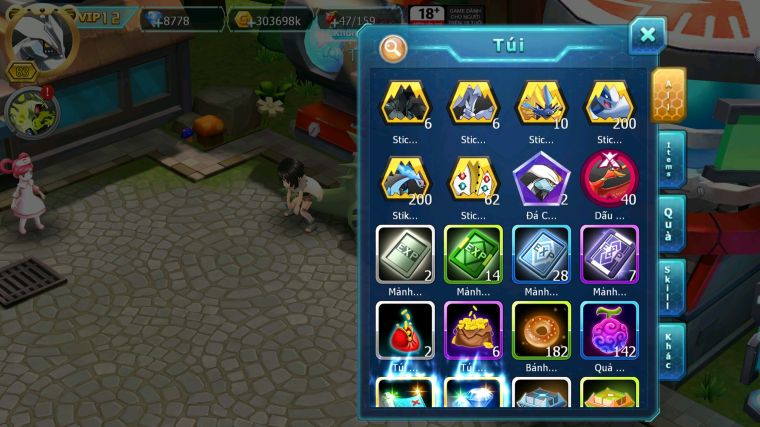This screenshot has width=760, height=427.
Task: Choose the purple swirled fruit item
Action: tap(609, 329)
